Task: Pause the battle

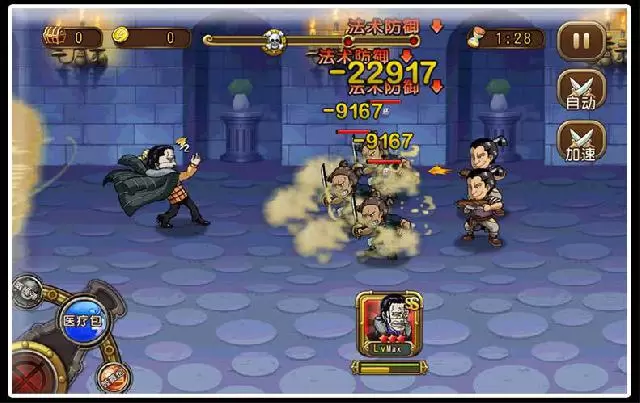Action: 581,40
